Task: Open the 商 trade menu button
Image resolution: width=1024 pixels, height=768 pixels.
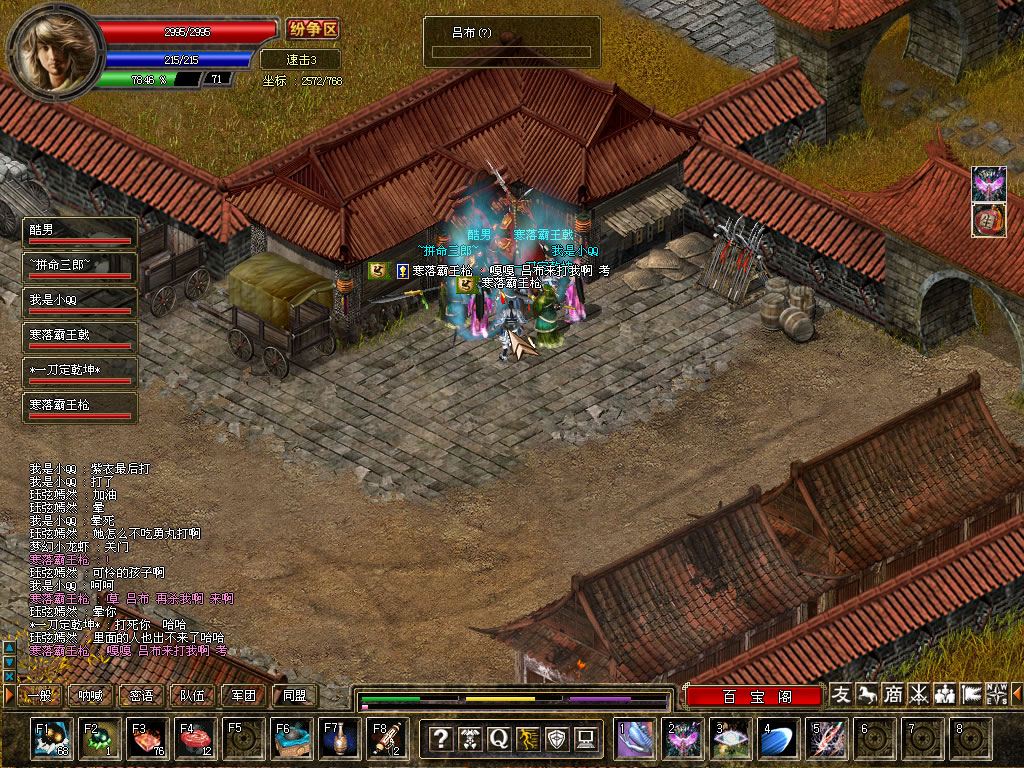Action: tap(893, 694)
